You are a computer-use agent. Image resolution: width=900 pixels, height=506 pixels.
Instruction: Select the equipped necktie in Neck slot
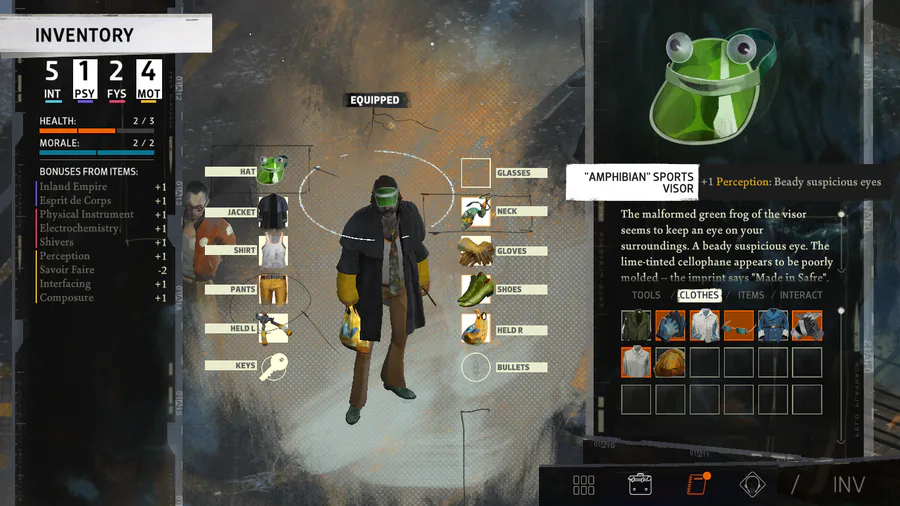coord(476,211)
